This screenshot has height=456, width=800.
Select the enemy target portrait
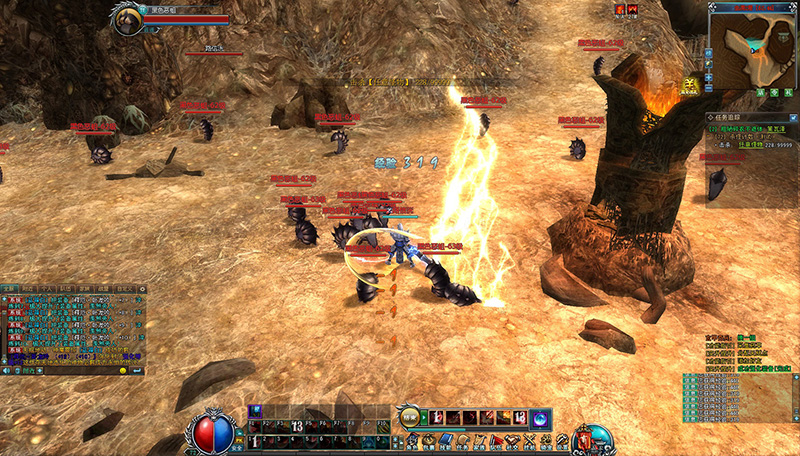[x=127, y=20]
